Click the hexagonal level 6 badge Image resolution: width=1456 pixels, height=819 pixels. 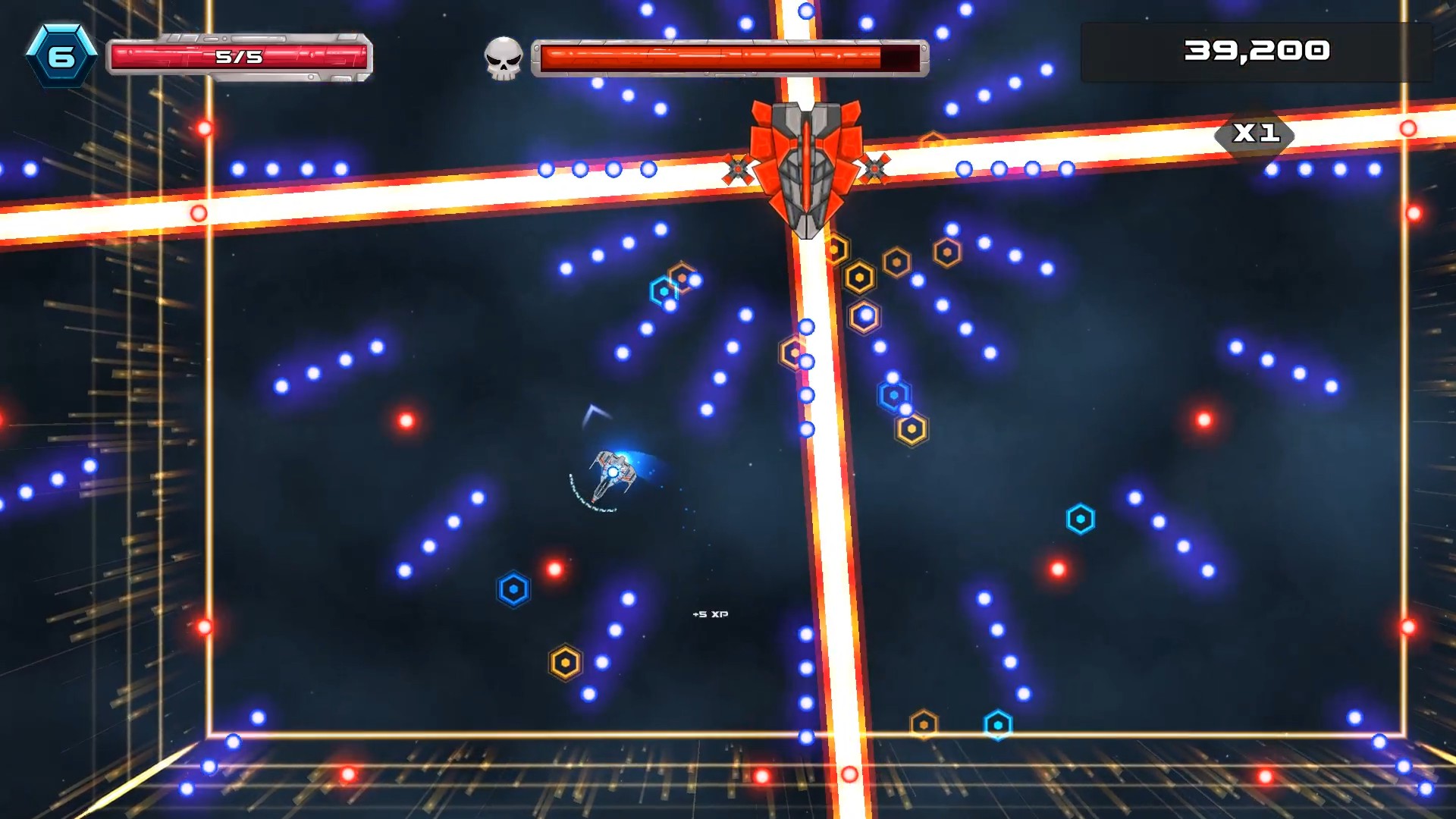click(64, 53)
